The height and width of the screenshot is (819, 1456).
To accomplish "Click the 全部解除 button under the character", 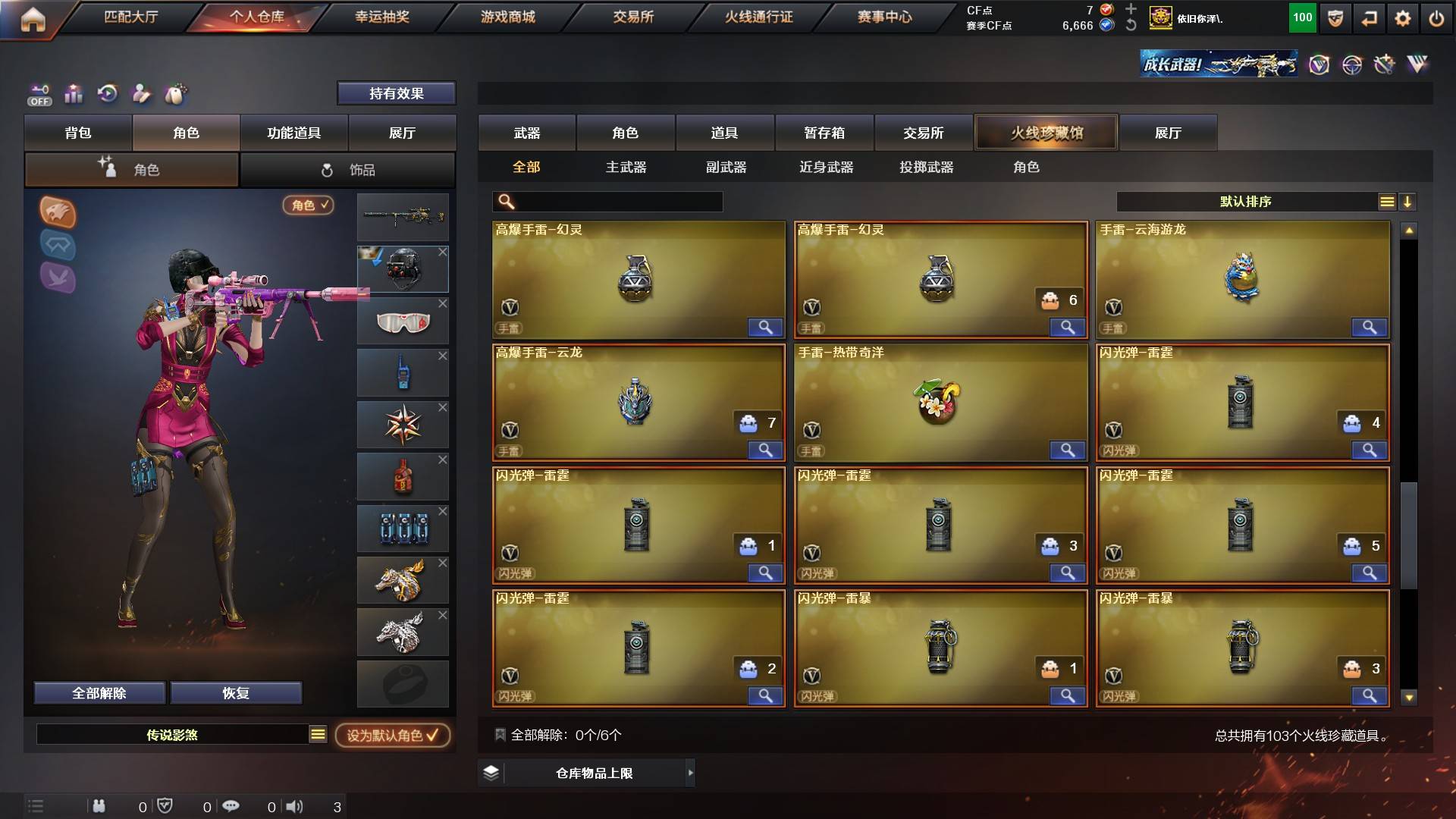I will point(99,692).
